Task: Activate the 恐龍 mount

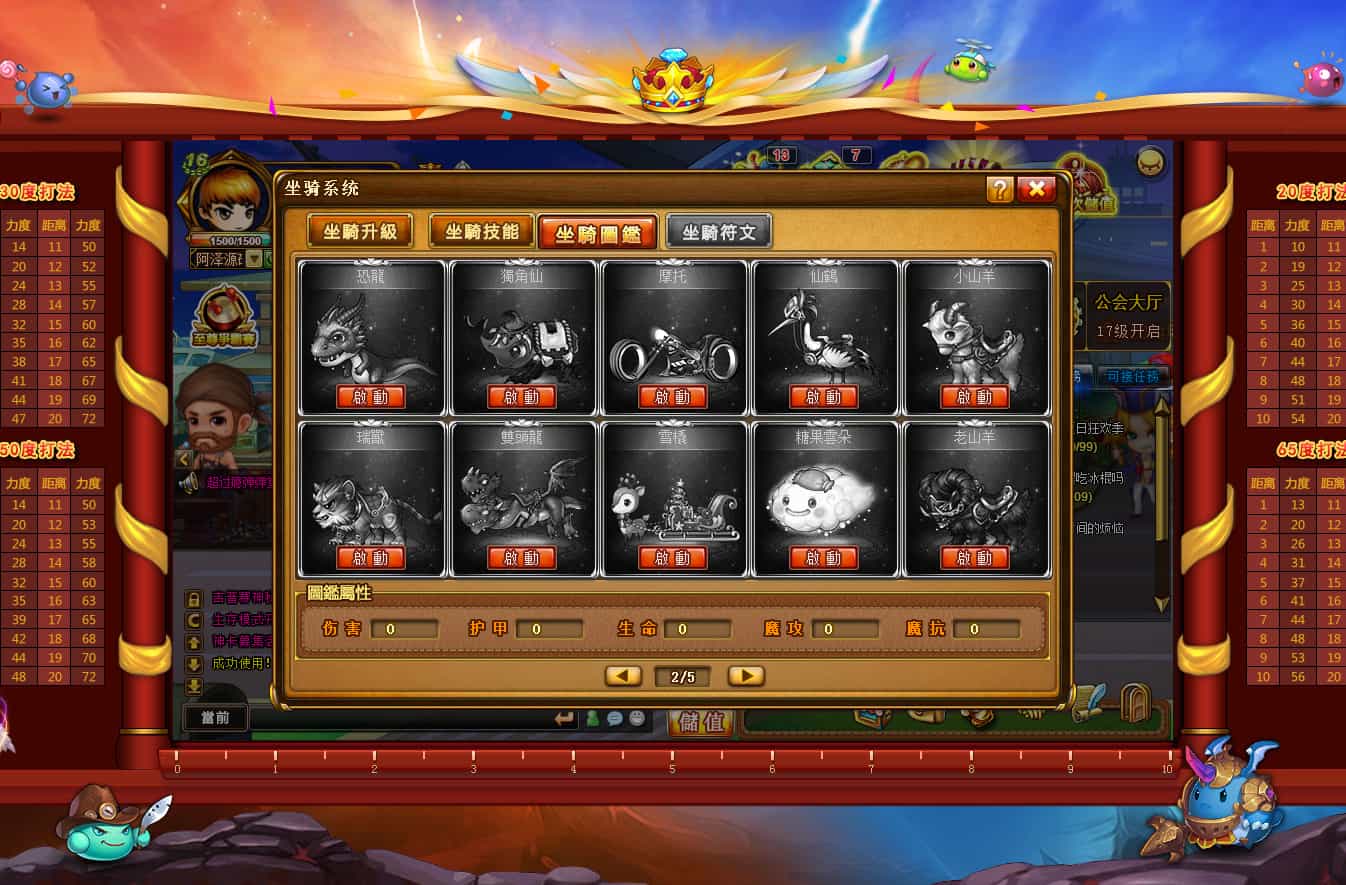Action: click(x=371, y=397)
